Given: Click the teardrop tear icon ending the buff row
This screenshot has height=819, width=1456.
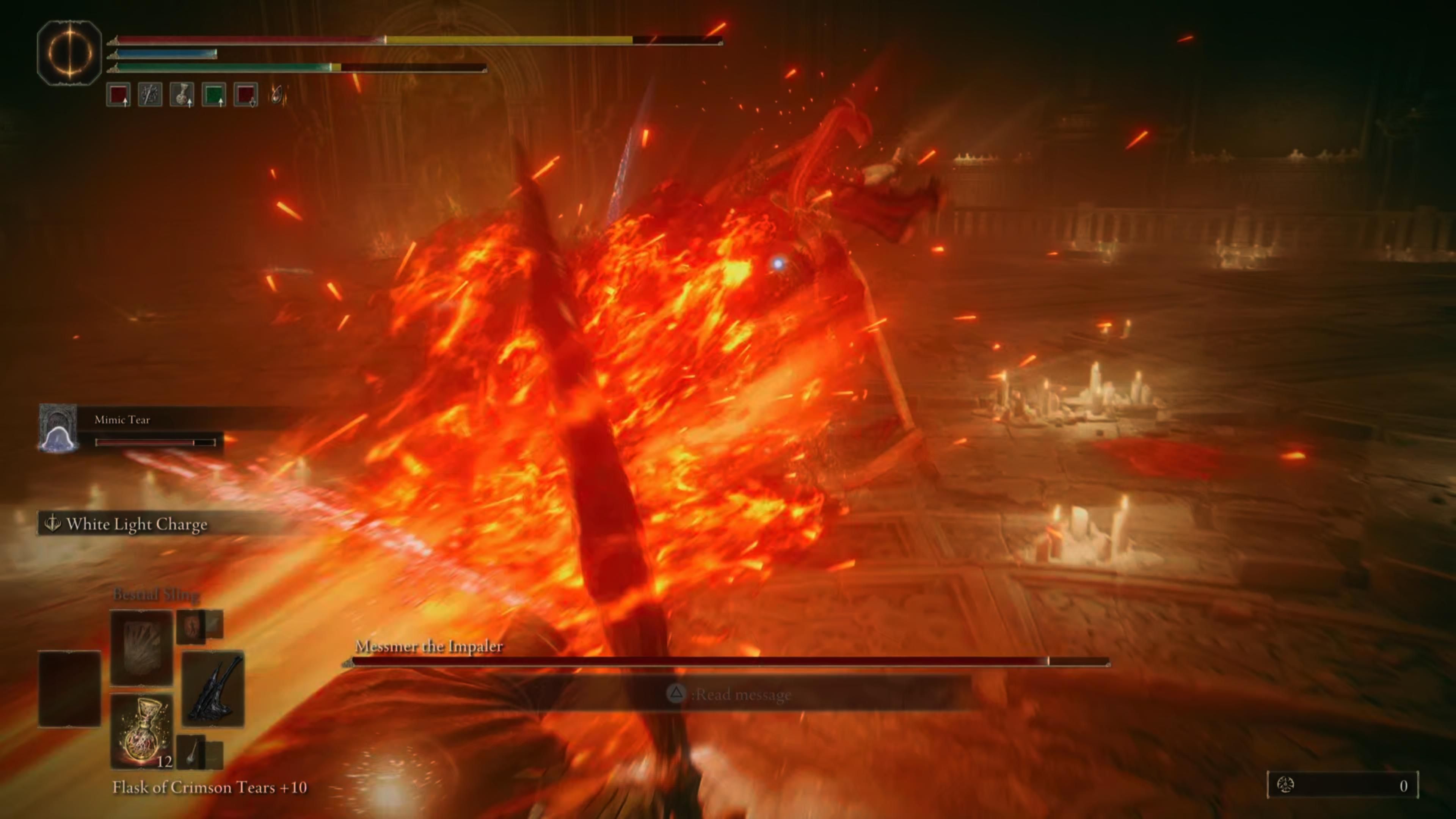Looking at the screenshot, I should 277,96.
